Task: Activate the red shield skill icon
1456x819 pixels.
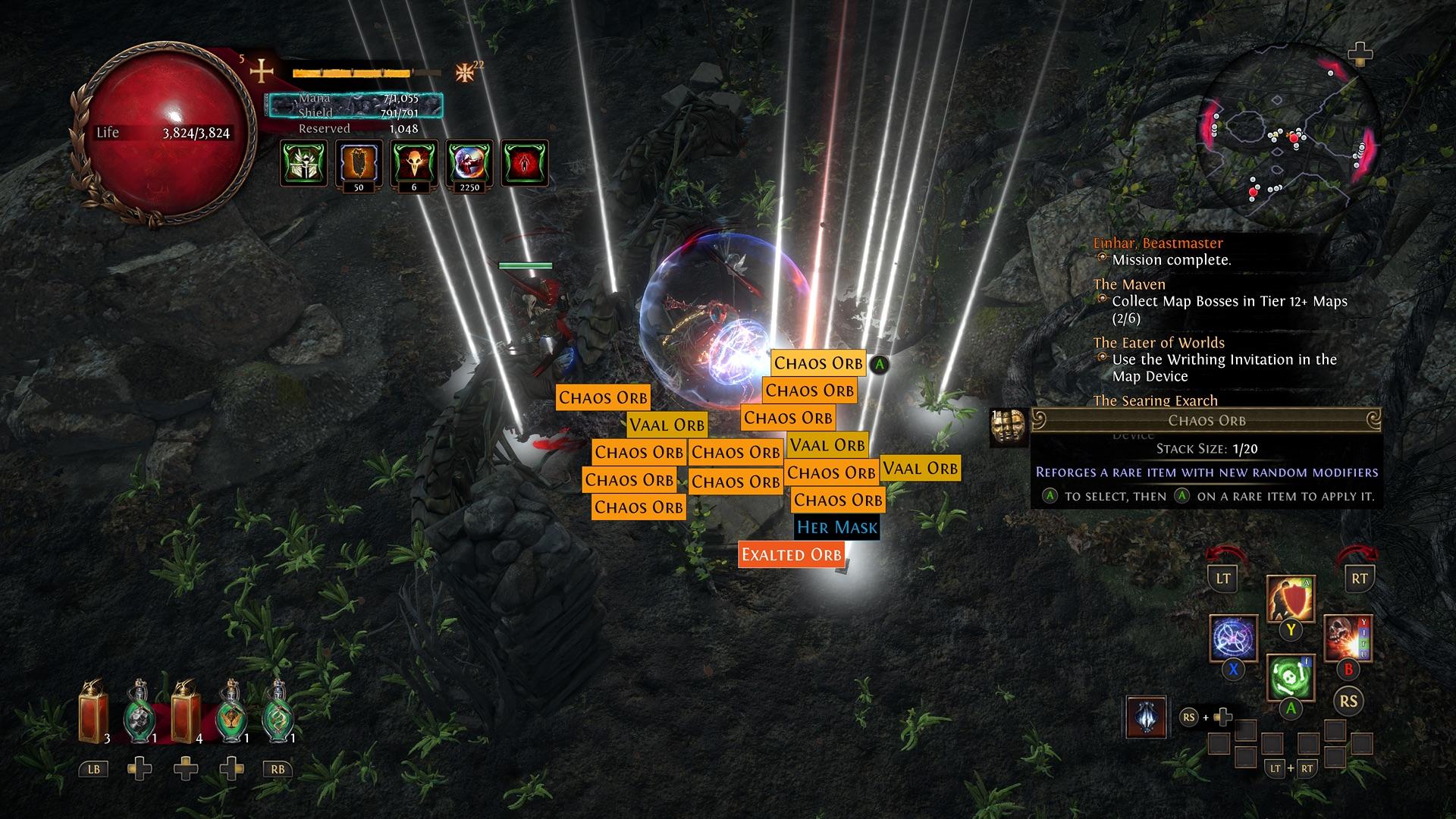Action: [1290, 598]
